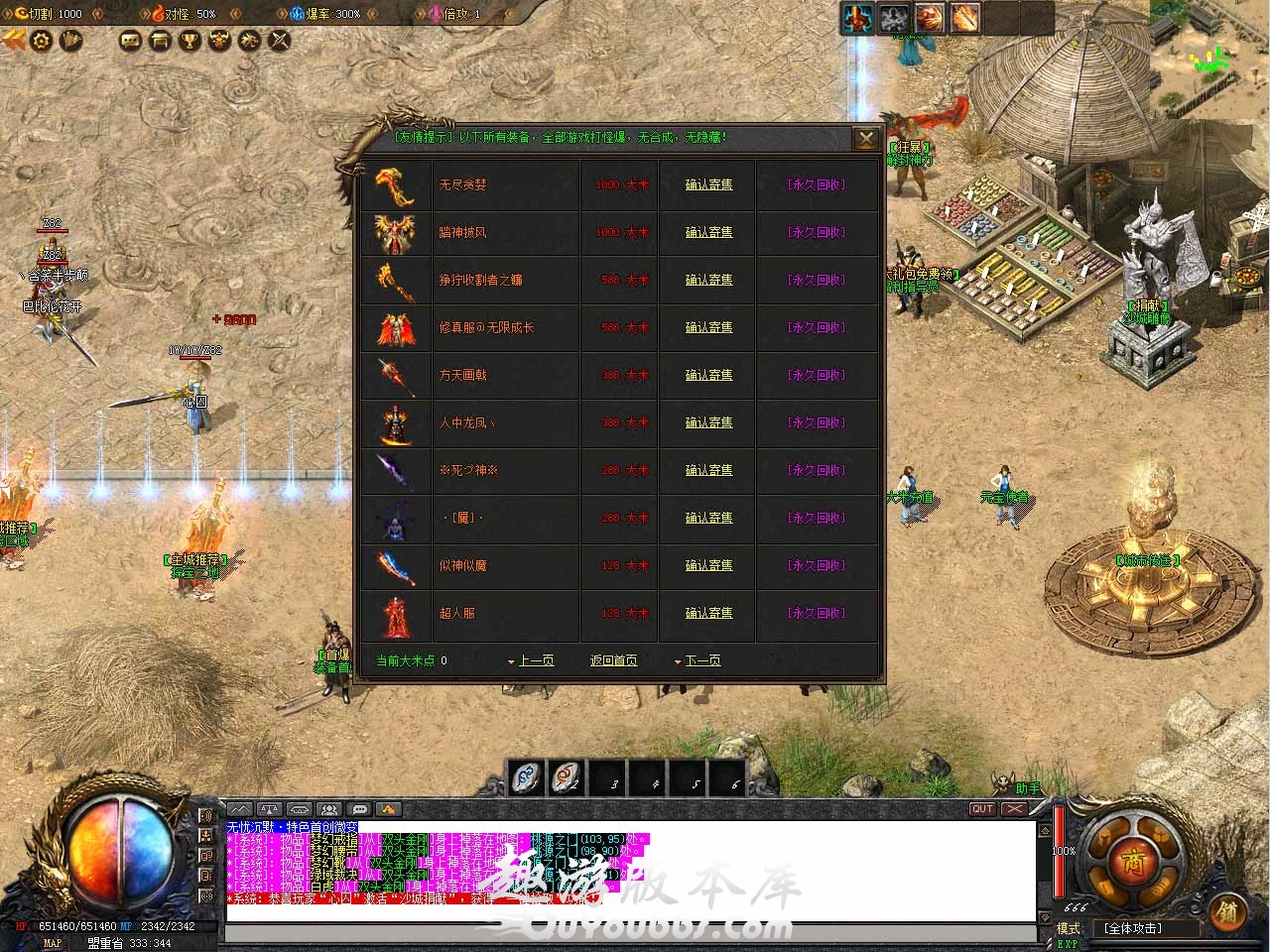Return to first page (返回首页)
Viewport: 1270px width, 952px height.
tap(613, 660)
